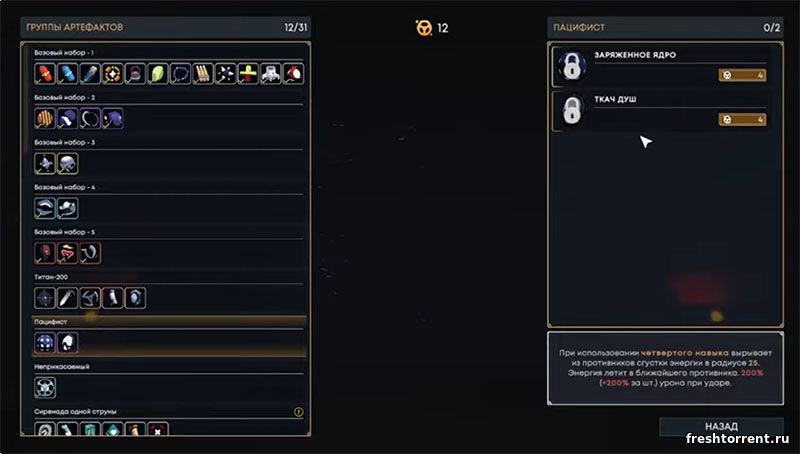Select the orange crosshair ring artifact
800x454 pixels.
coord(113,73)
